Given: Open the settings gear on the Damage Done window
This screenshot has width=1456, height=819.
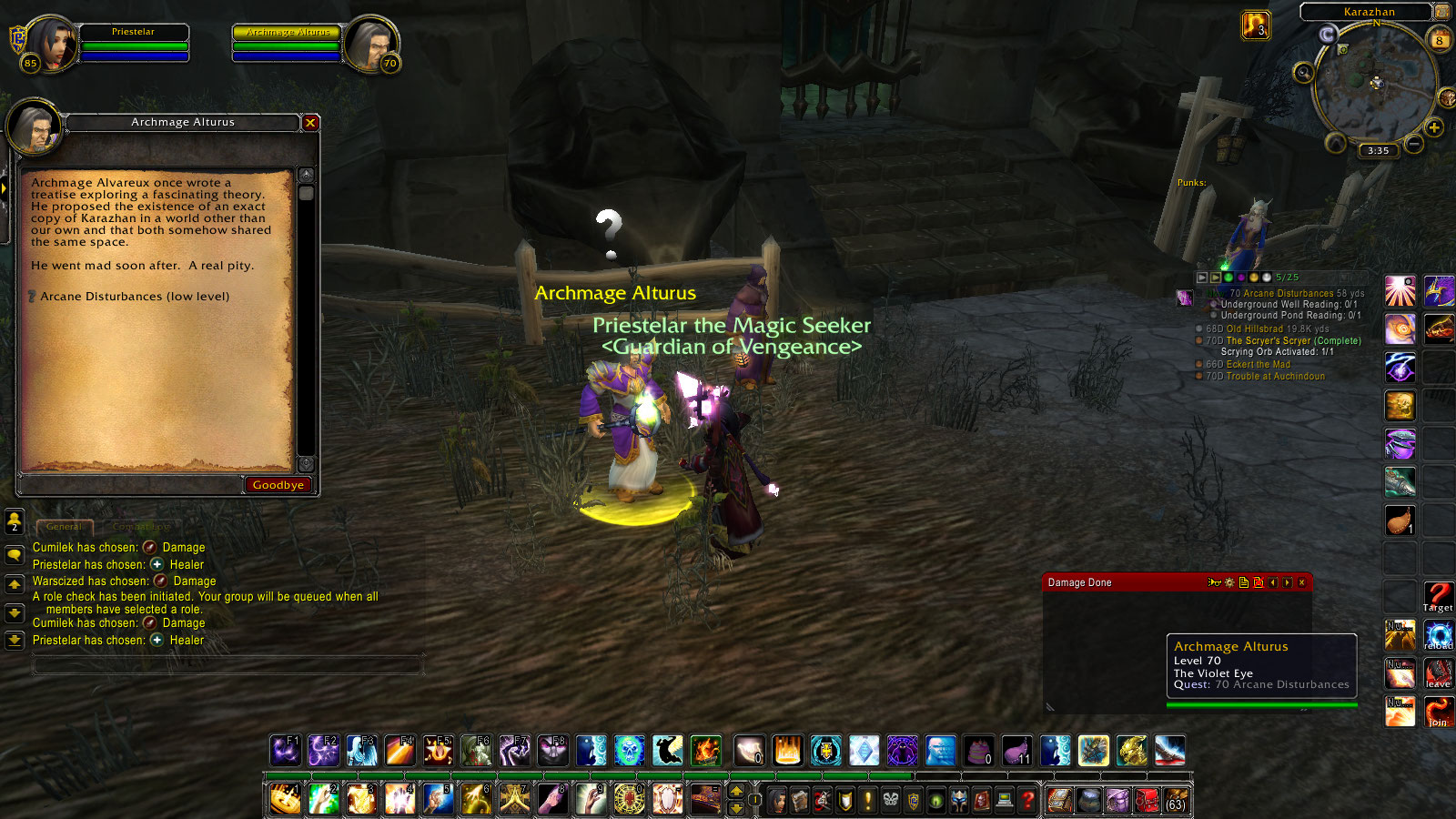Looking at the screenshot, I should coord(1229,582).
